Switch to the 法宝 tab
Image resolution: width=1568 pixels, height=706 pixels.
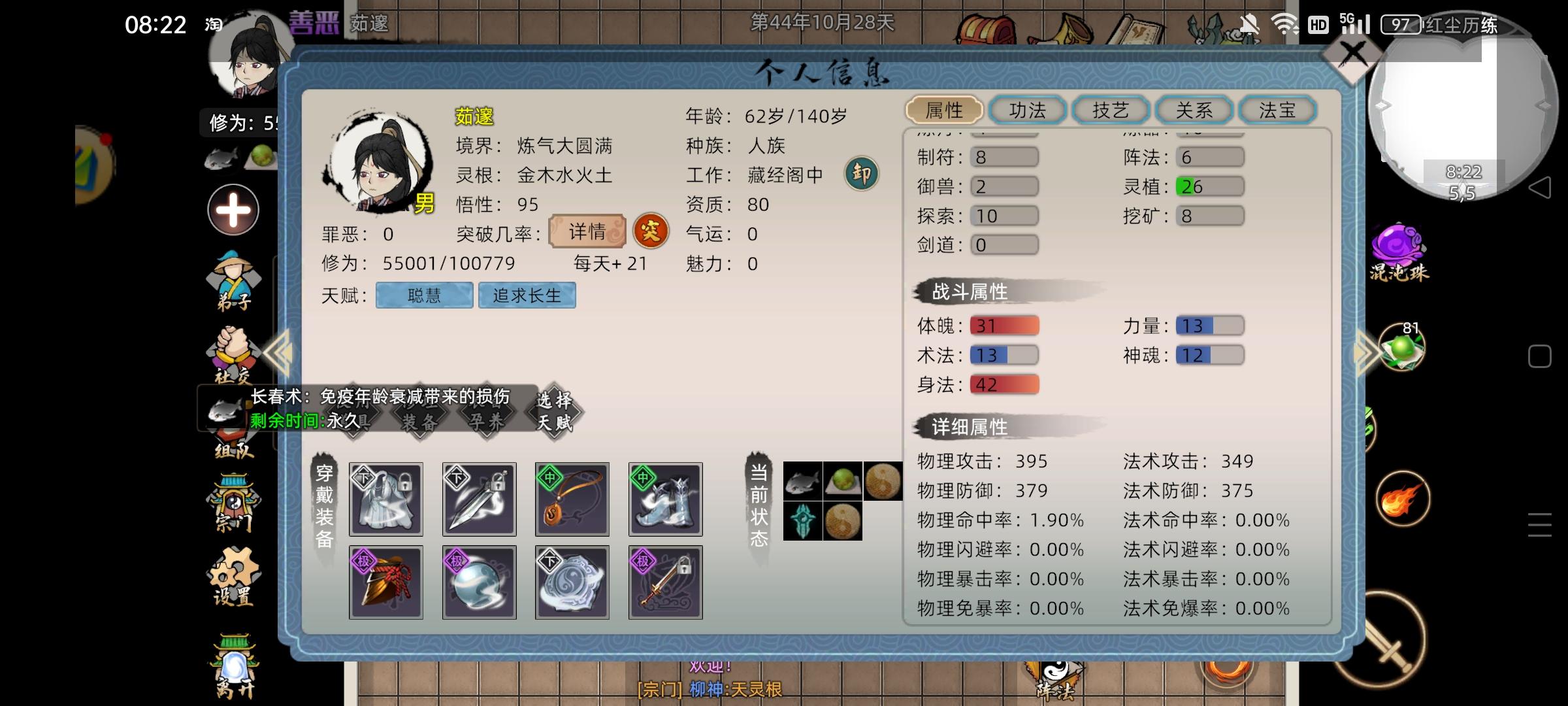point(1277,110)
